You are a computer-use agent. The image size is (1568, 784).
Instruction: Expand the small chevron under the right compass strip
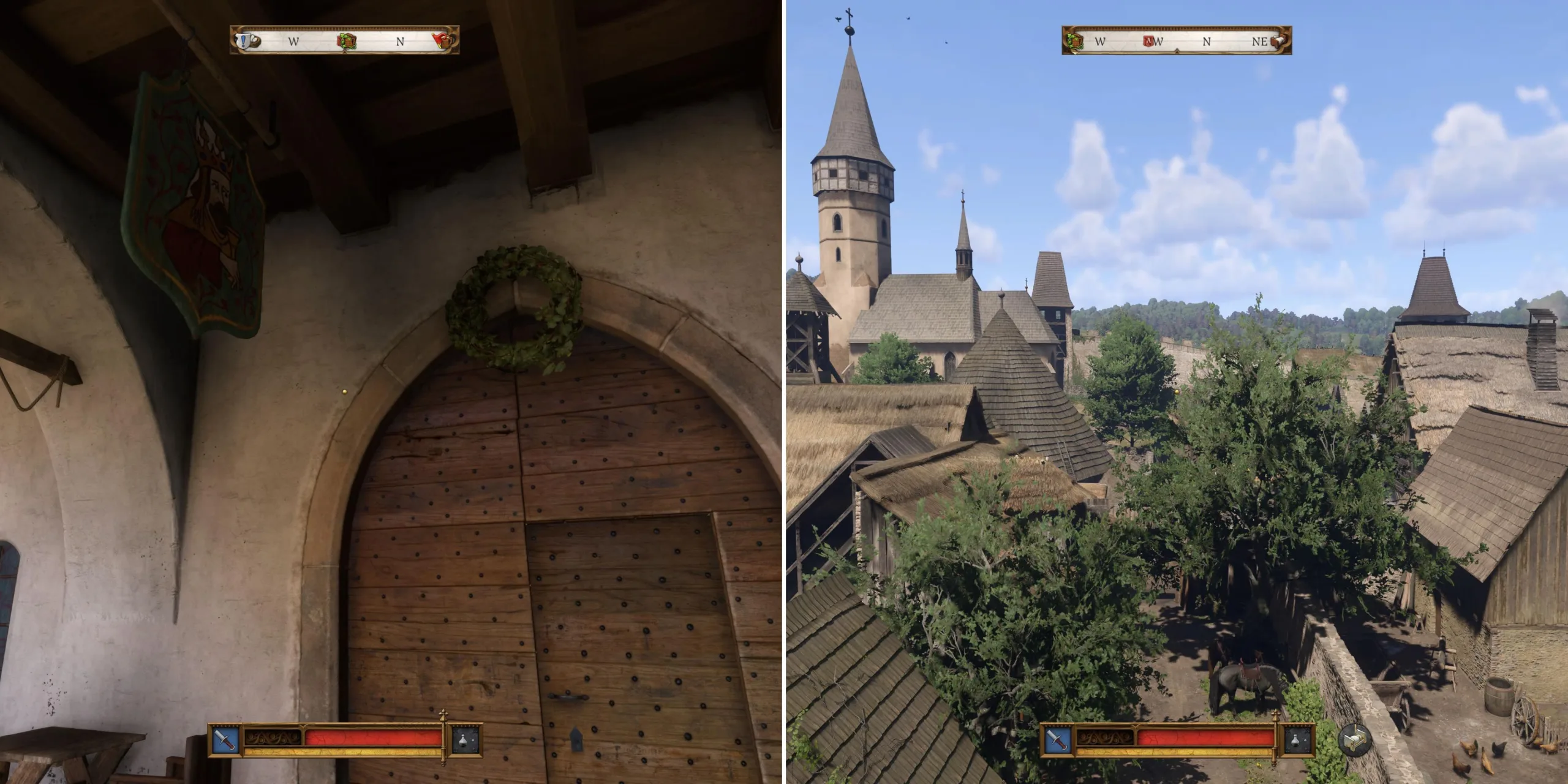(x=1177, y=52)
